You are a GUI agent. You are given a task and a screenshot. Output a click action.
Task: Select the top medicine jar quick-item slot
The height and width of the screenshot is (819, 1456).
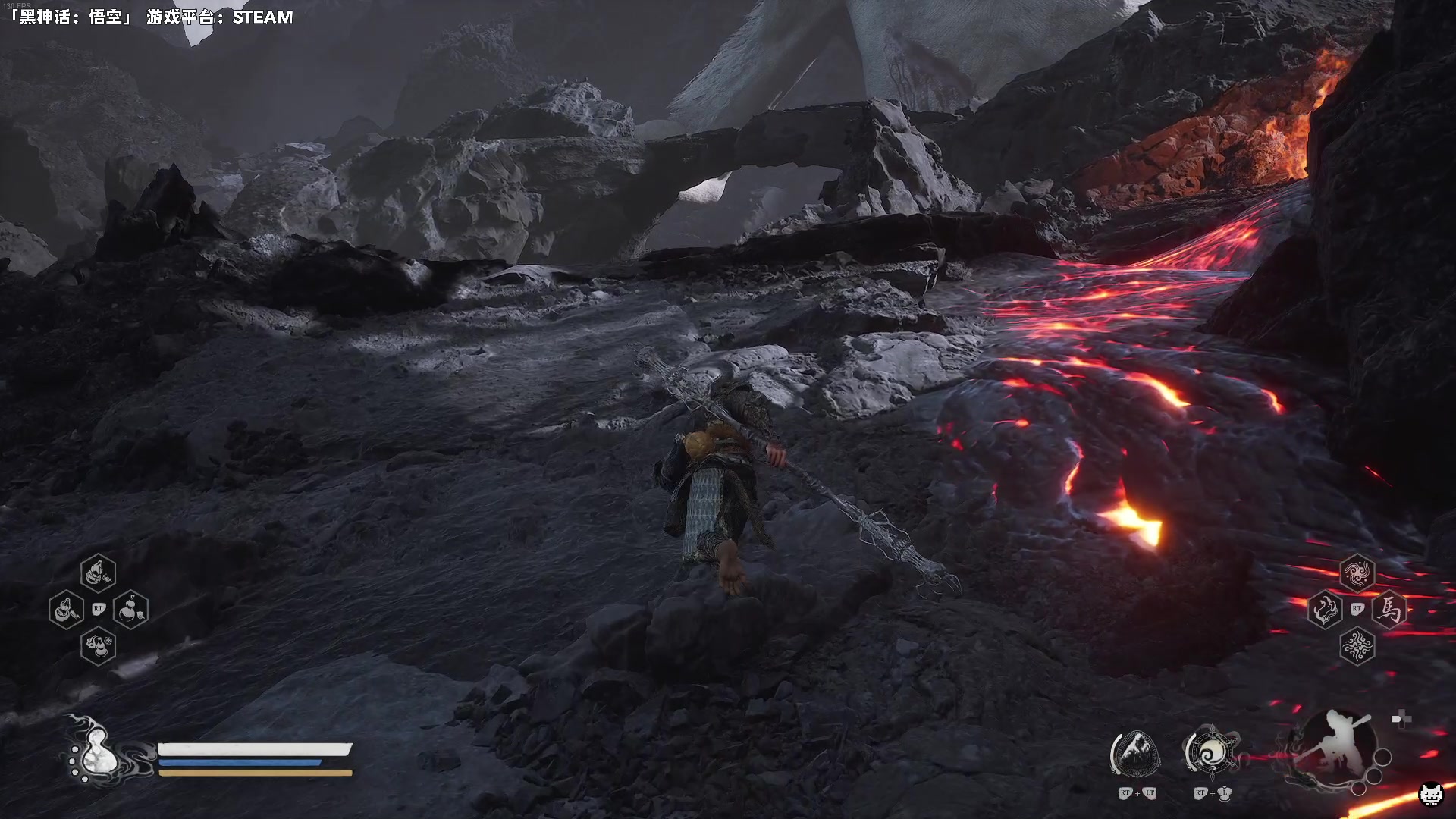pos(99,573)
